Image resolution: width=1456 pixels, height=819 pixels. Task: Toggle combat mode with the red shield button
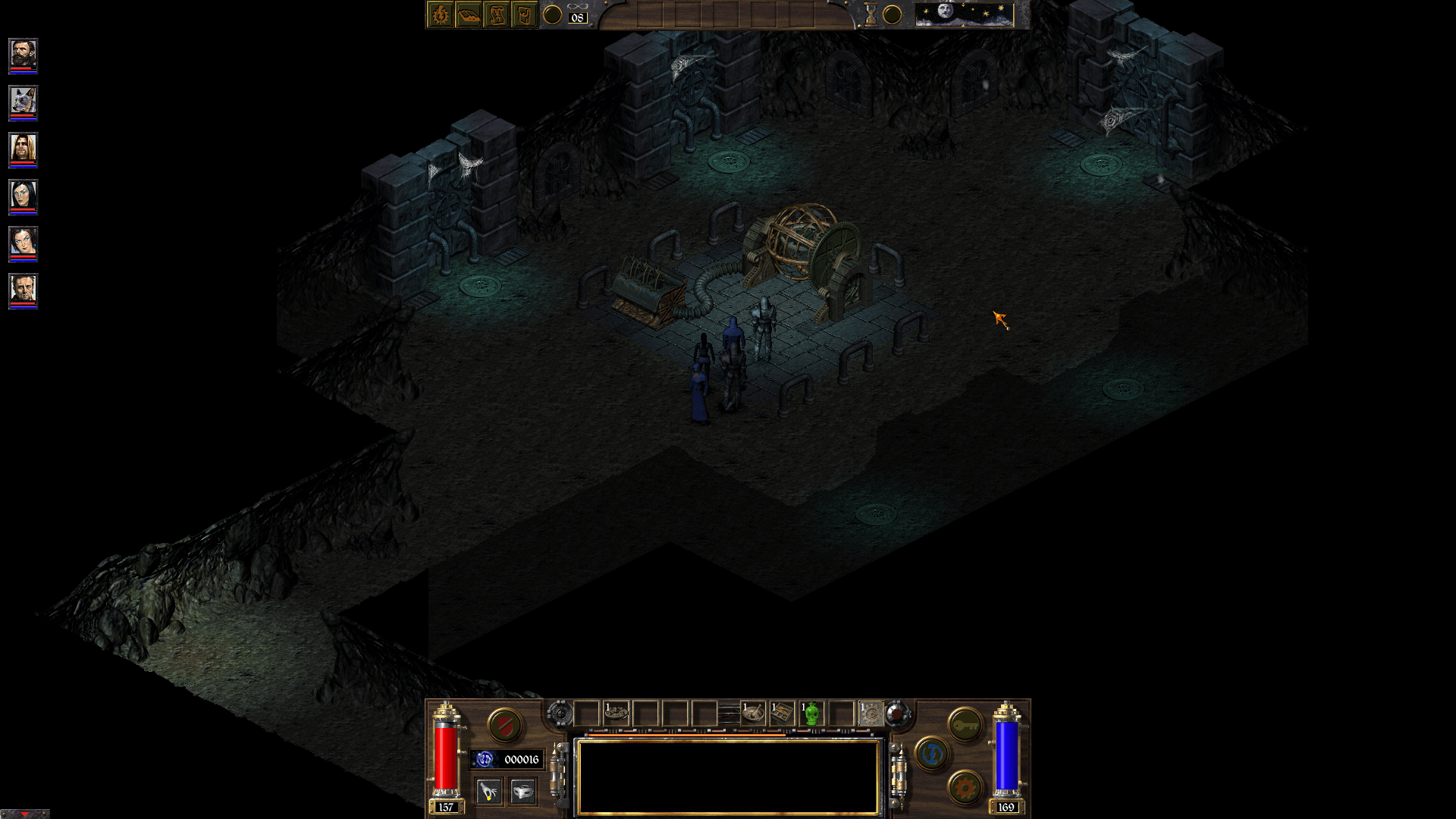coord(505,726)
